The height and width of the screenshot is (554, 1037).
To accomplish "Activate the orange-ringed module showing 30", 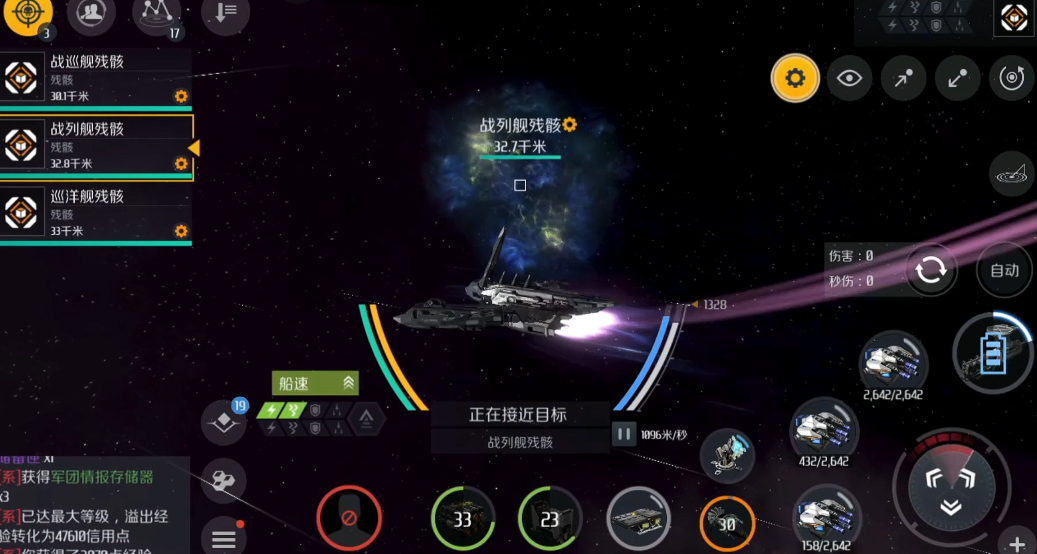I will [727, 522].
